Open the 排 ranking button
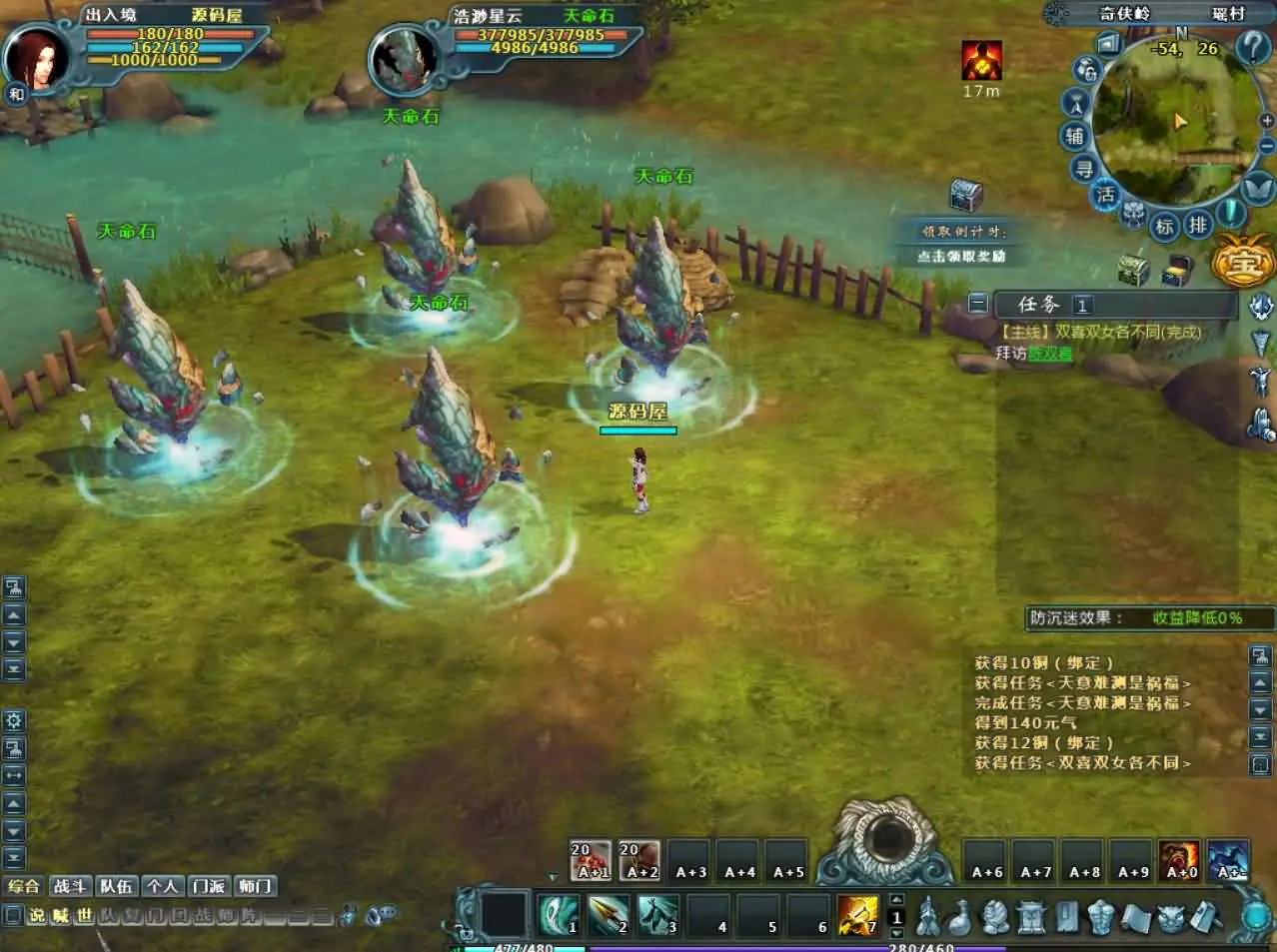This screenshot has width=1277, height=952. pos(1197,225)
